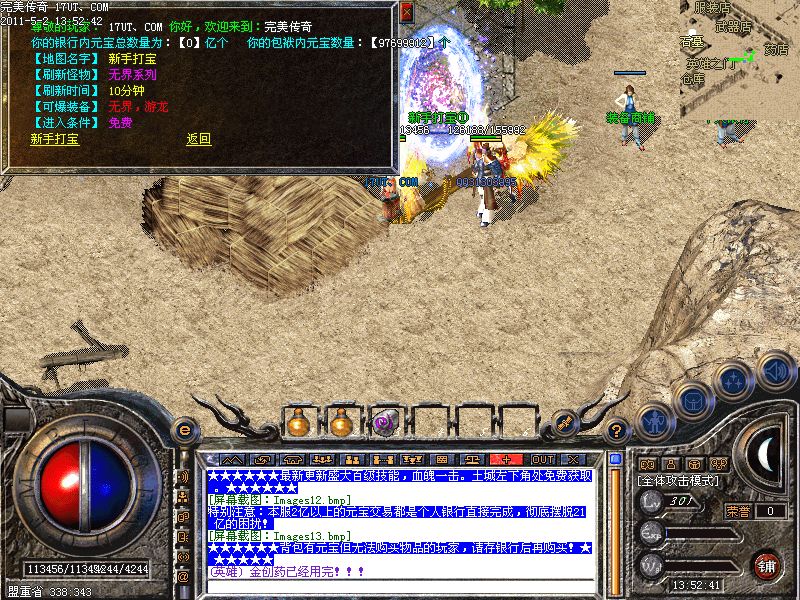This screenshot has width=800, height=600.
Task: Click the round 'e' button
Action: (185, 428)
